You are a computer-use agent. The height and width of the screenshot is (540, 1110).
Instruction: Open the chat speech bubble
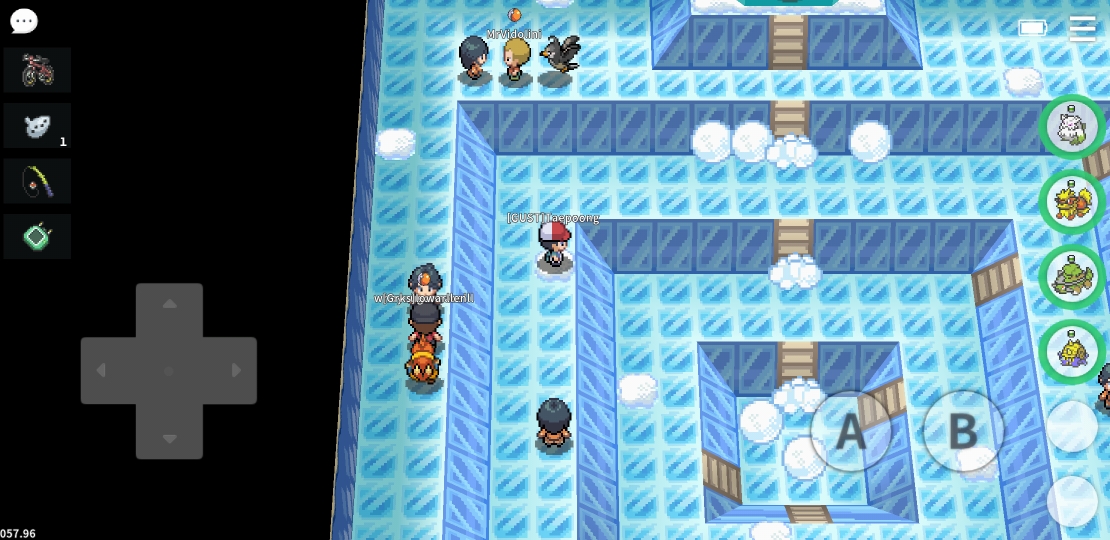[x=23, y=21]
